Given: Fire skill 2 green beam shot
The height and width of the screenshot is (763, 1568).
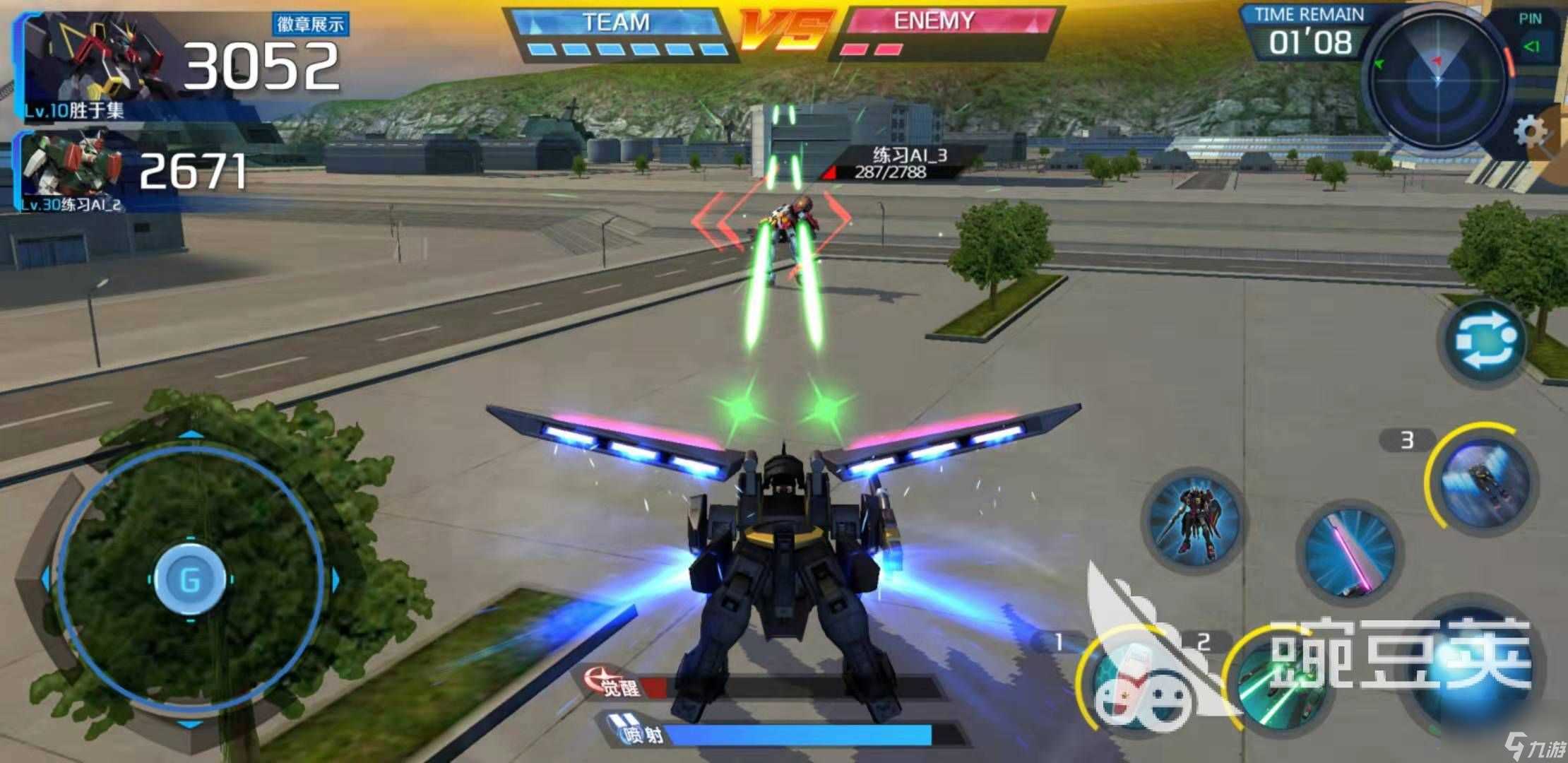Looking at the screenshot, I should pyautogui.click(x=1278, y=684).
